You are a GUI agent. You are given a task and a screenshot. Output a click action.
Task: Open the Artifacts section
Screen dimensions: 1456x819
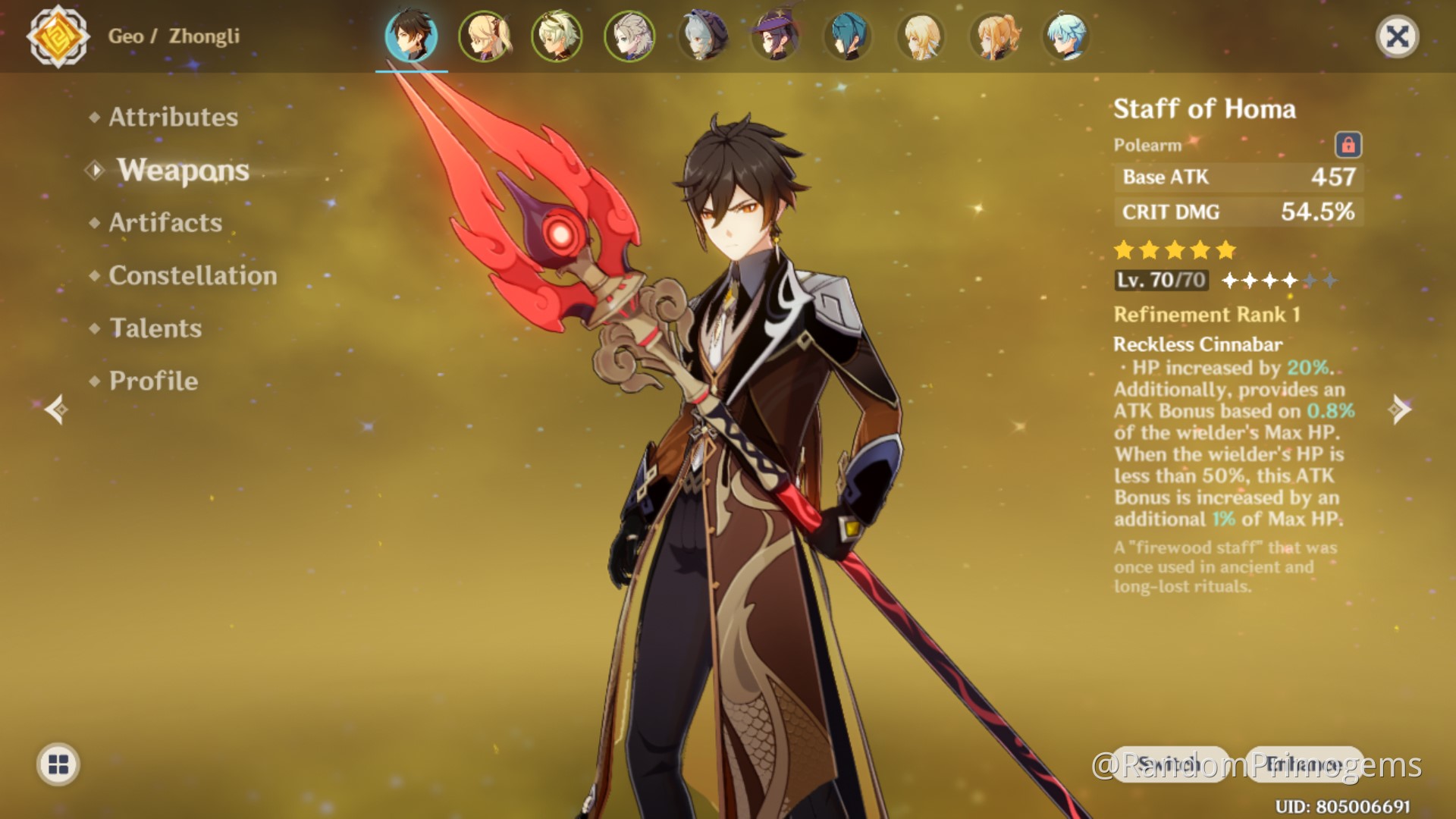(165, 222)
